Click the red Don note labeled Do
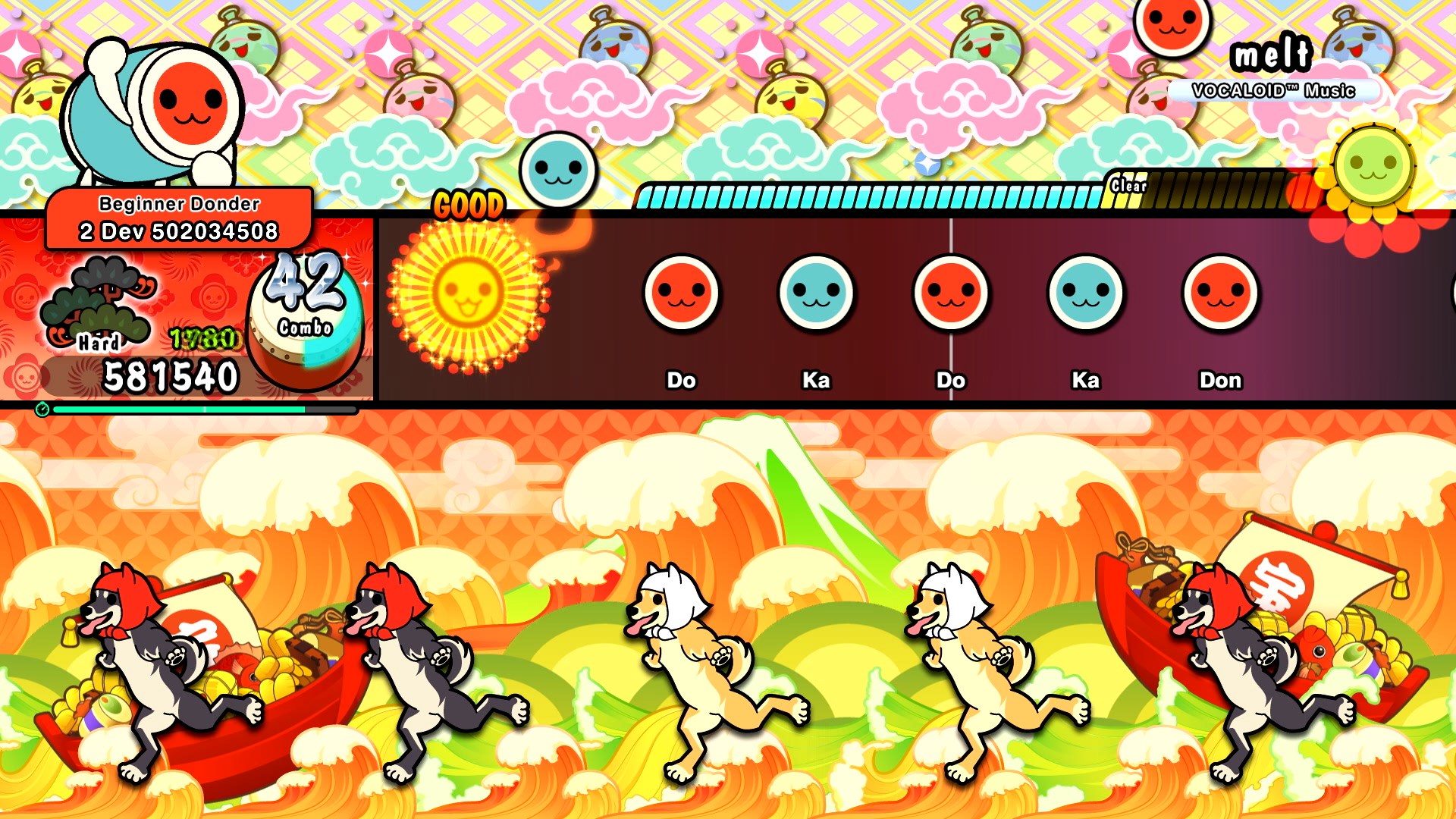Image resolution: width=1456 pixels, height=819 pixels. click(x=681, y=294)
